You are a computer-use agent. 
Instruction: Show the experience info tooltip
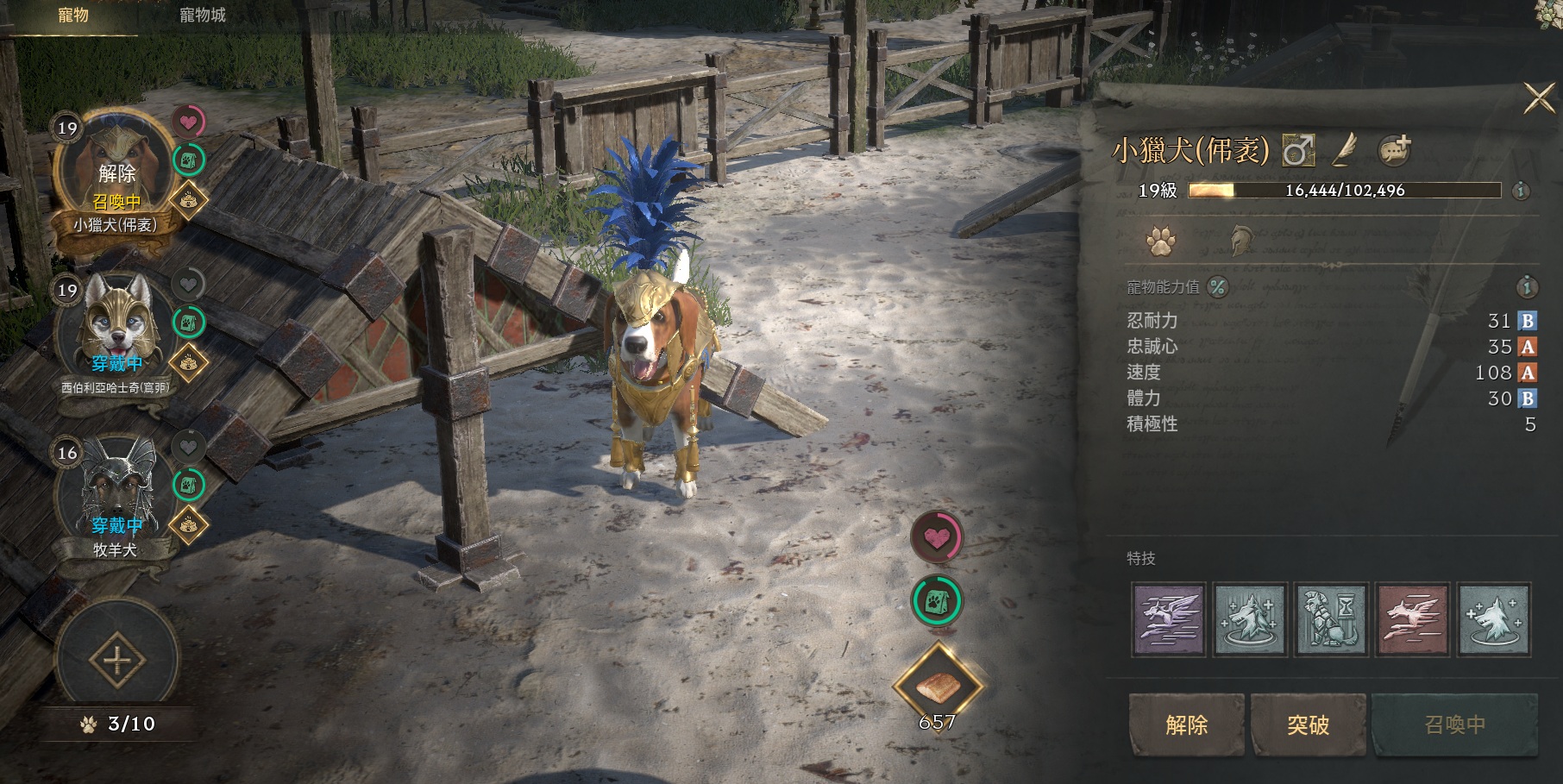click(1521, 191)
